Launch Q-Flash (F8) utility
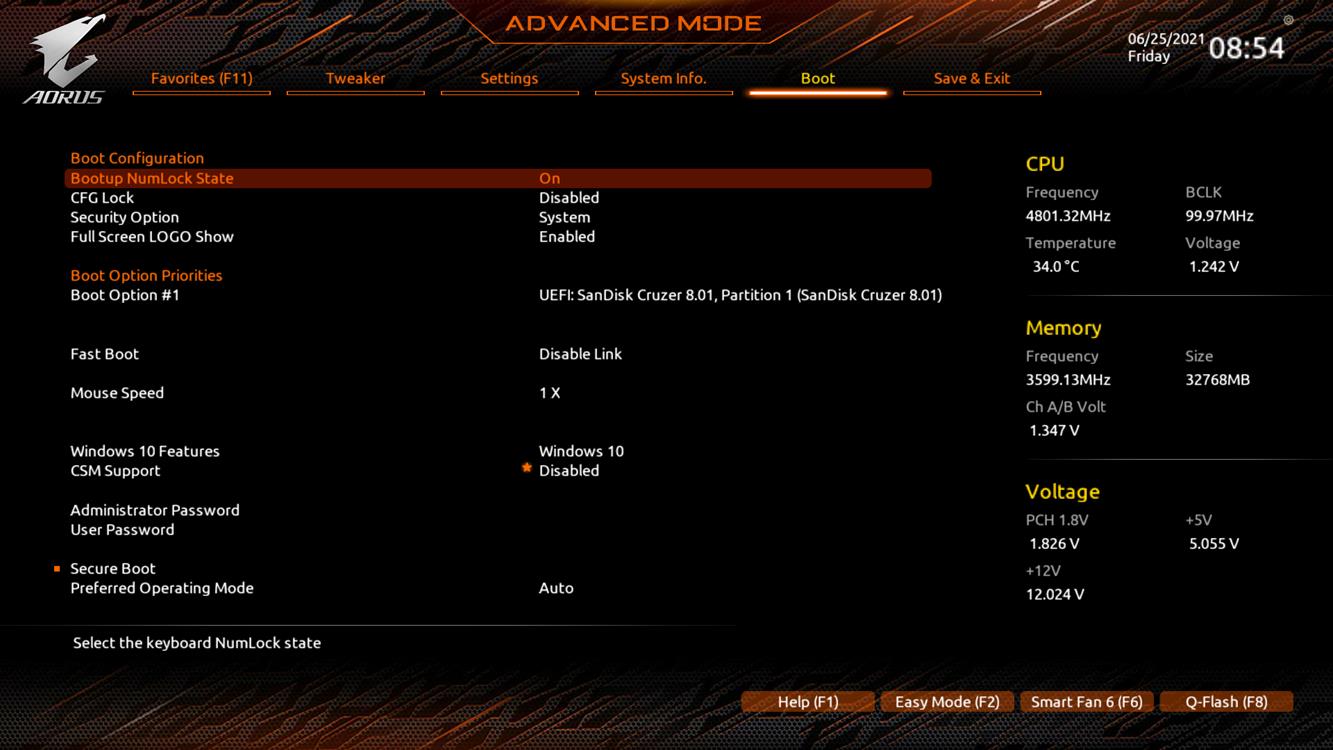1333x750 pixels. 1226,702
